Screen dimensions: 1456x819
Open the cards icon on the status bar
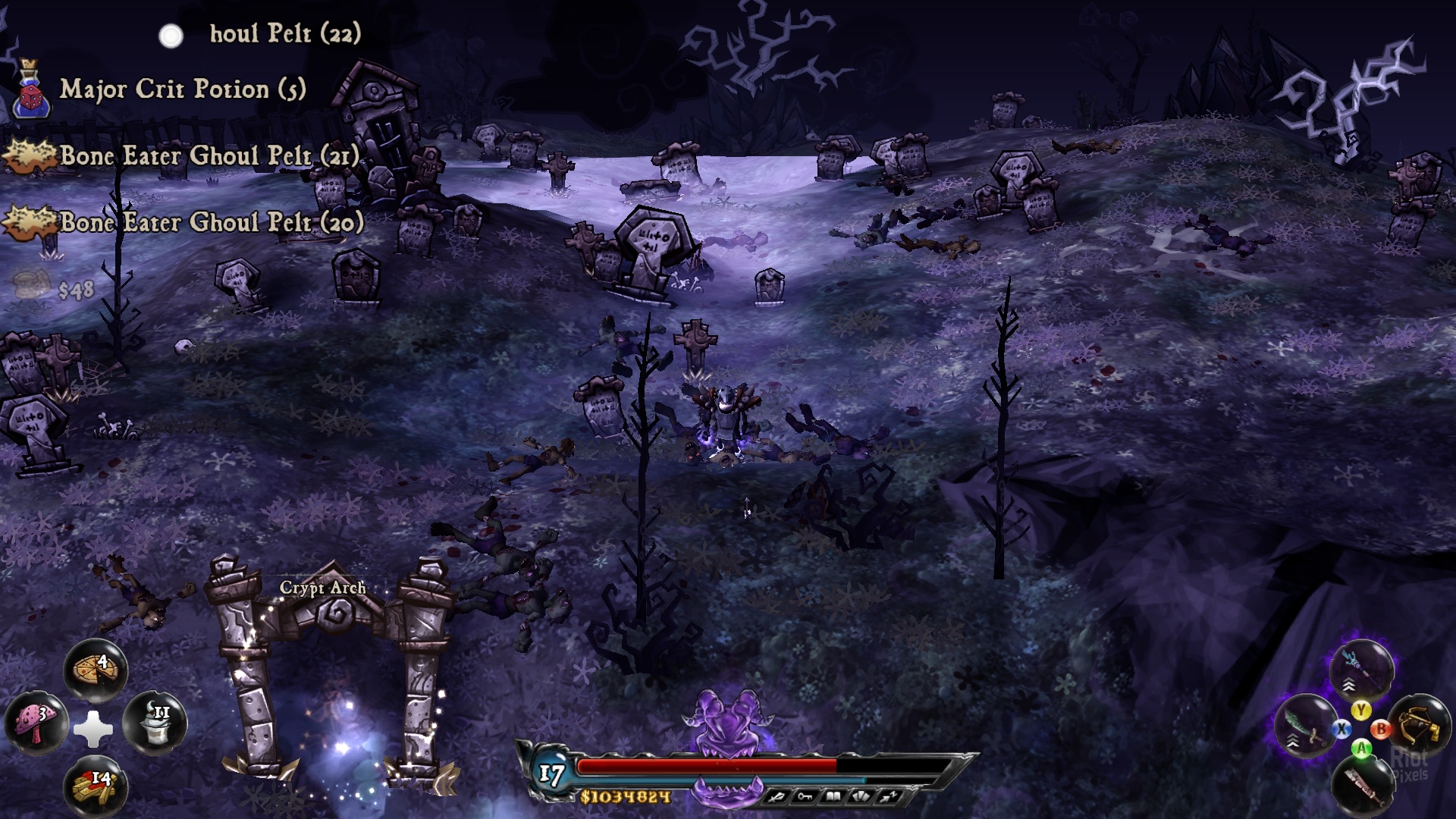pyautogui.click(x=861, y=796)
